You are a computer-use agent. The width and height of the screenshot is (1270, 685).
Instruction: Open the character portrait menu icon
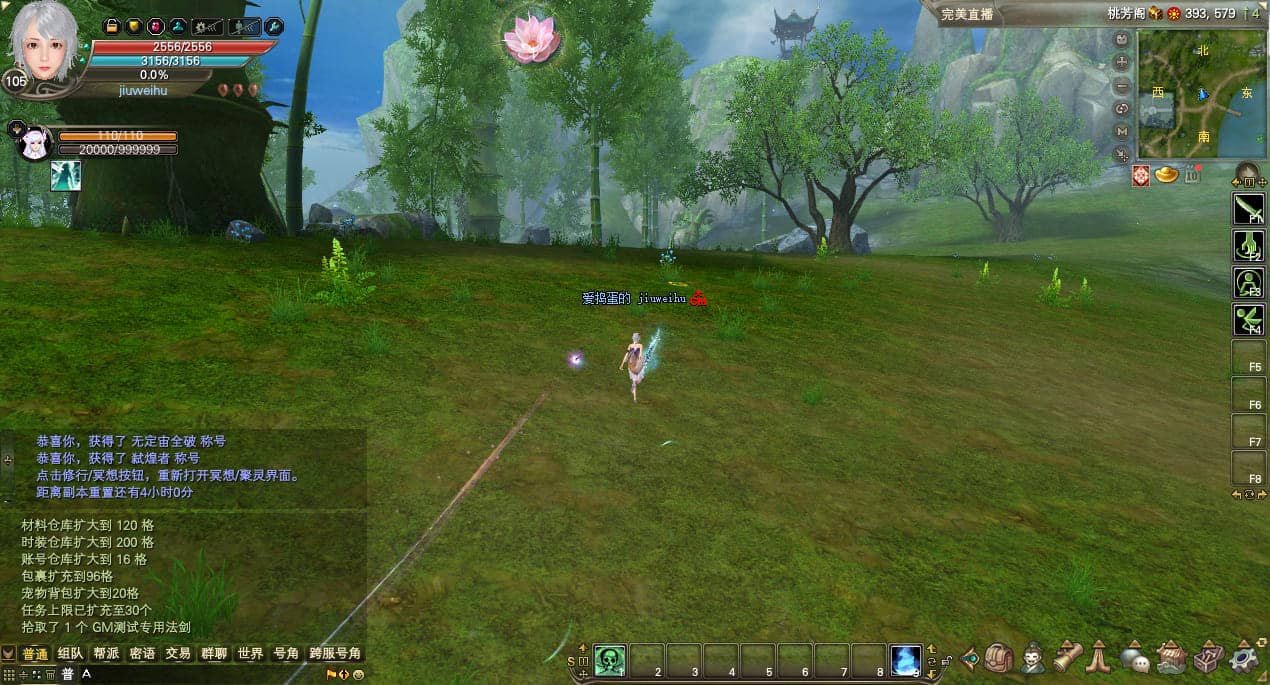point(1033,657)
